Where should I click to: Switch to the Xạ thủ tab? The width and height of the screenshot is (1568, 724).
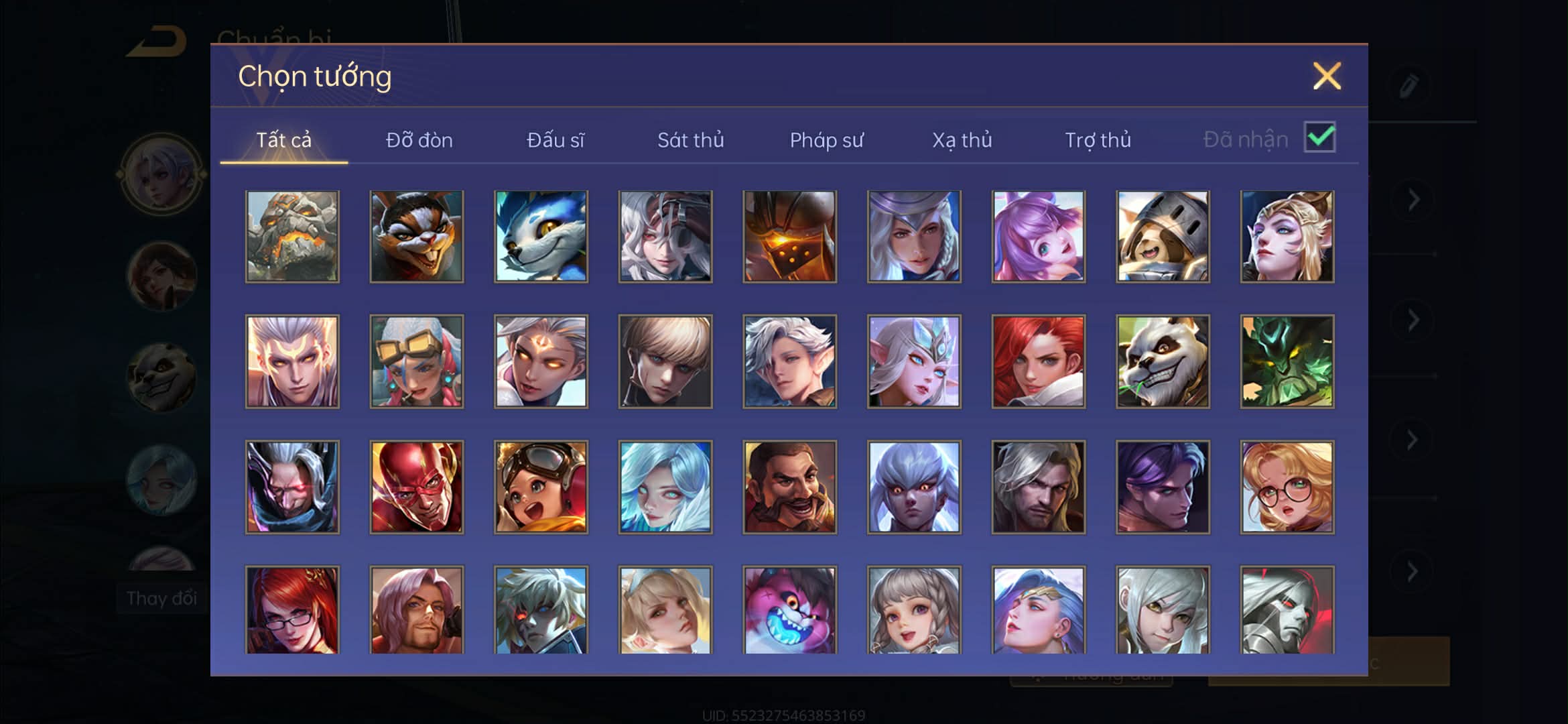click(962, 139)
